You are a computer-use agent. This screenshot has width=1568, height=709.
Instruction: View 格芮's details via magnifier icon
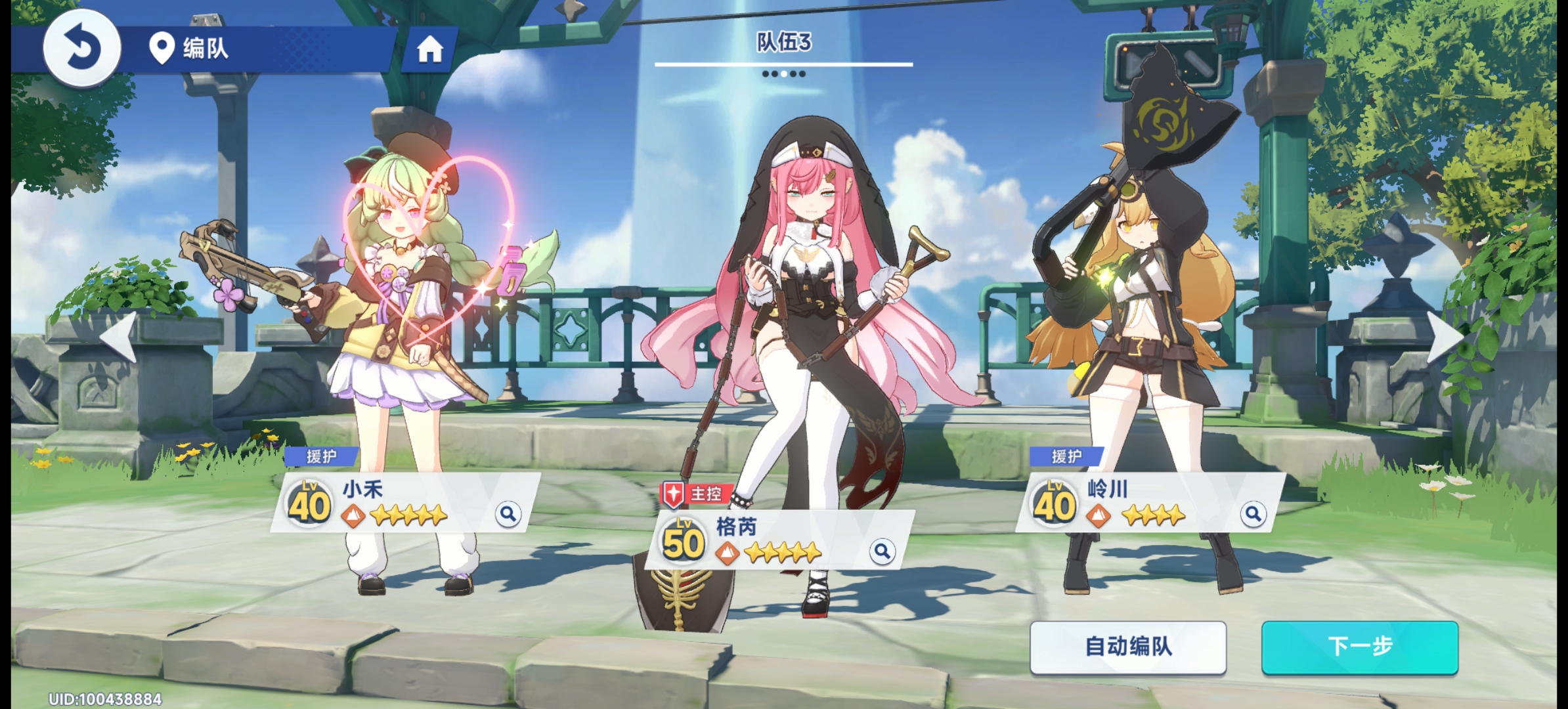click(882, 551)
